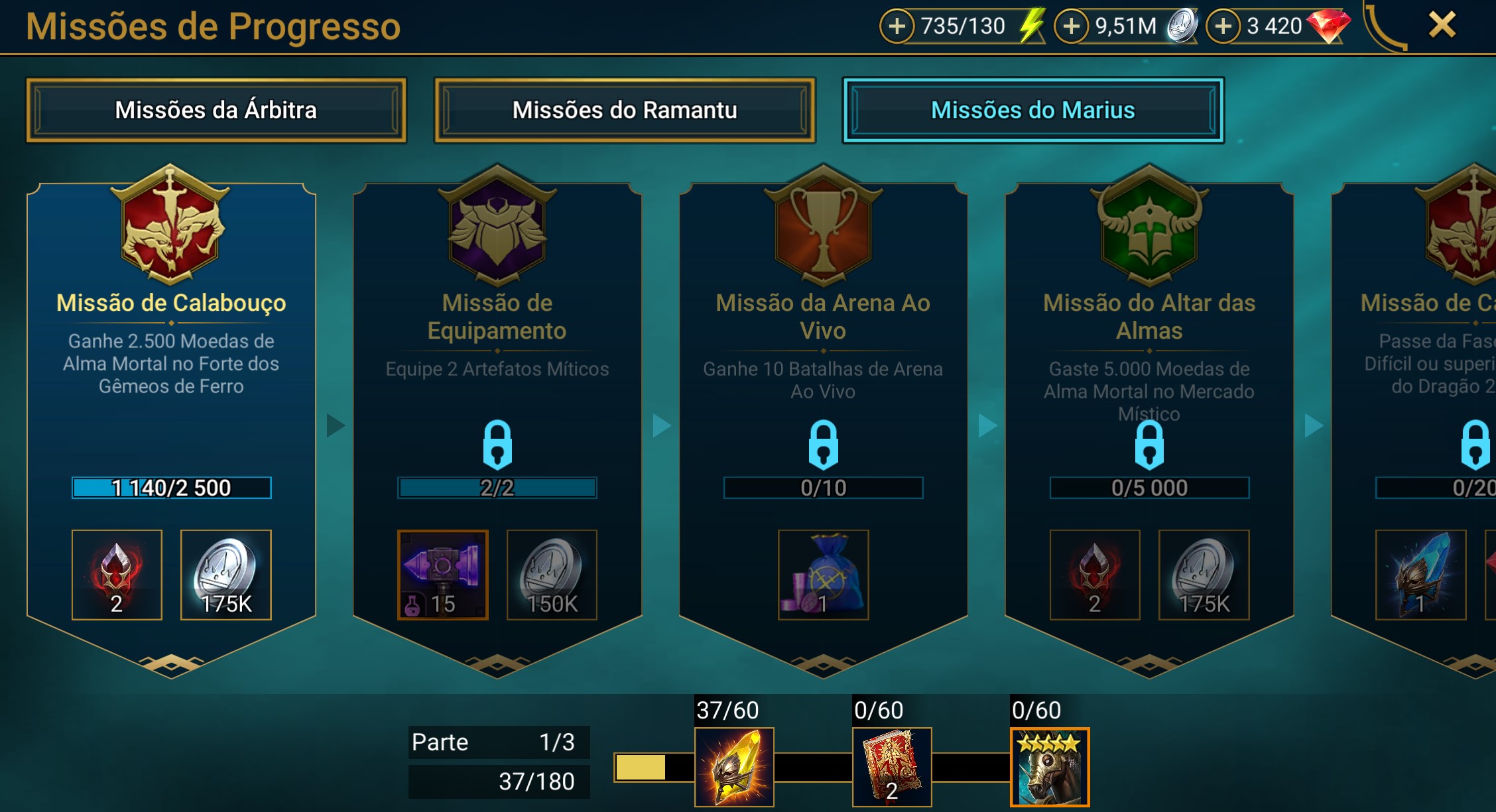This screenshot has height=812, width=1496.
Task: Inspect the blue crystal shard reward
Action: tap(1420, 575)
